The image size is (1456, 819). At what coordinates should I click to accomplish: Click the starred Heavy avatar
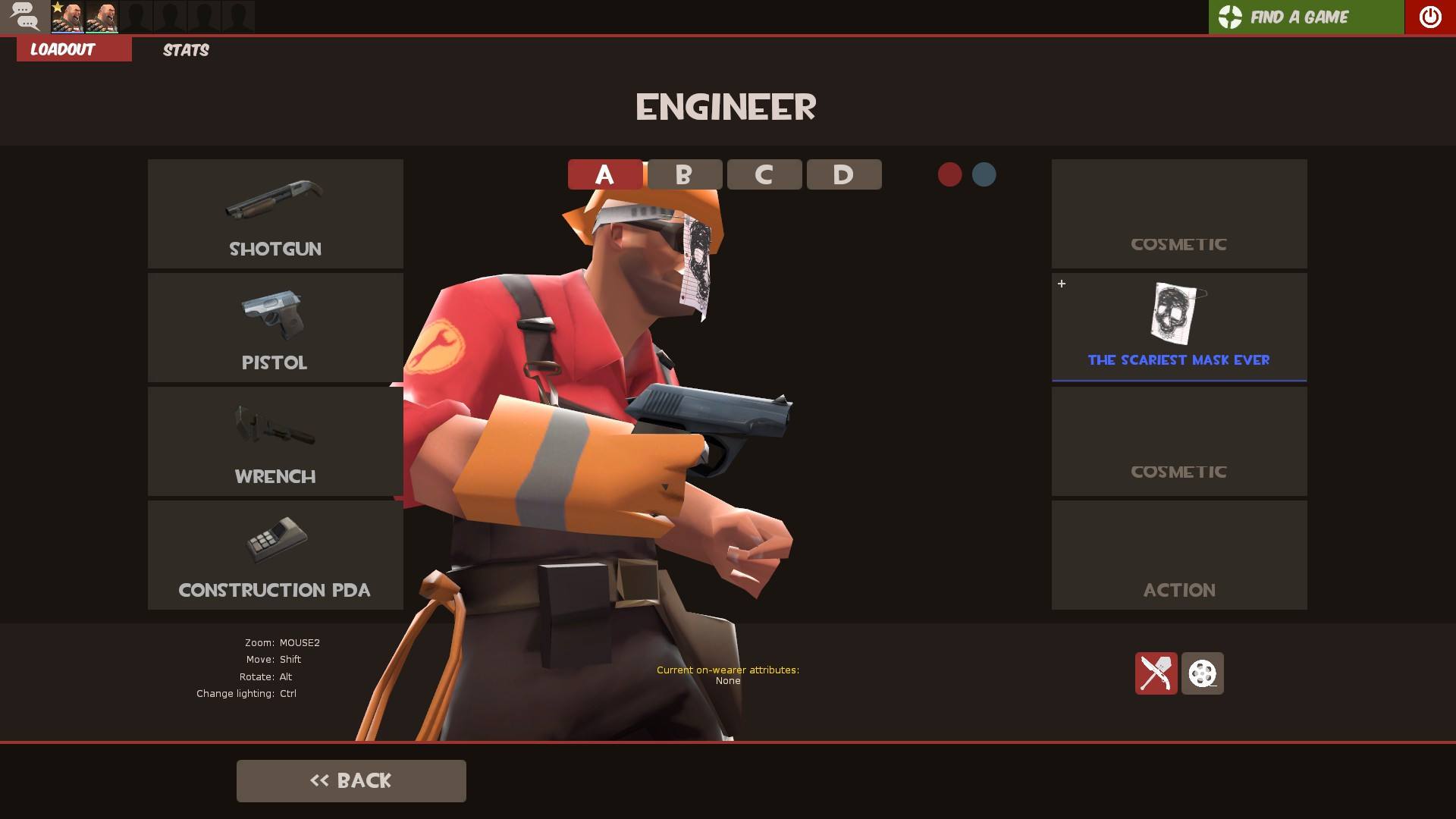(x=68, y=17)
